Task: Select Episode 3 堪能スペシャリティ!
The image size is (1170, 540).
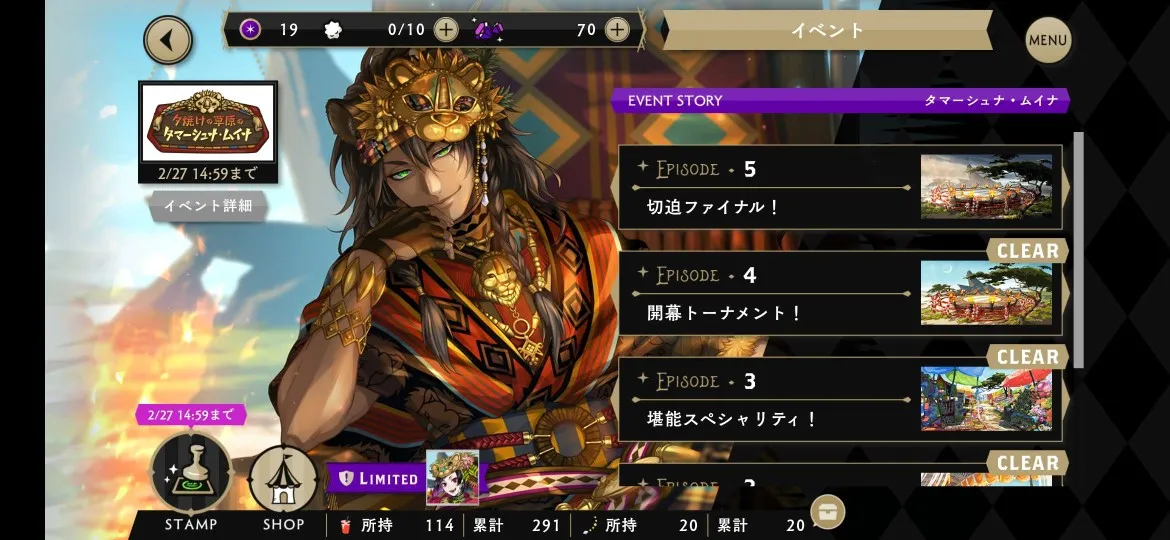Action: pyautogui.click(x=842, y=399)
